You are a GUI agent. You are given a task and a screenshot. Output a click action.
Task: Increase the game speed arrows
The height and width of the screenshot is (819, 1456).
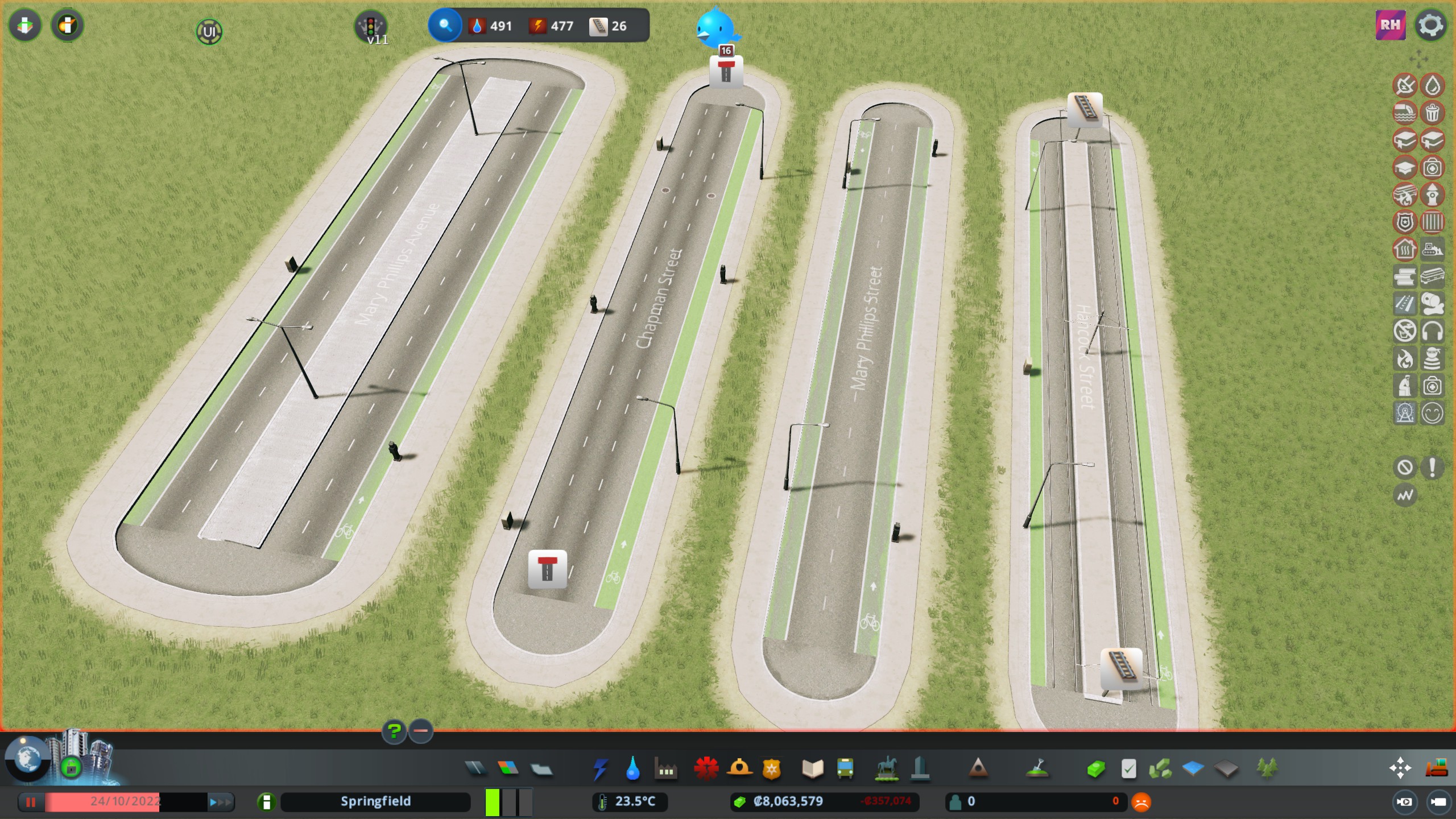coord(221,802)
